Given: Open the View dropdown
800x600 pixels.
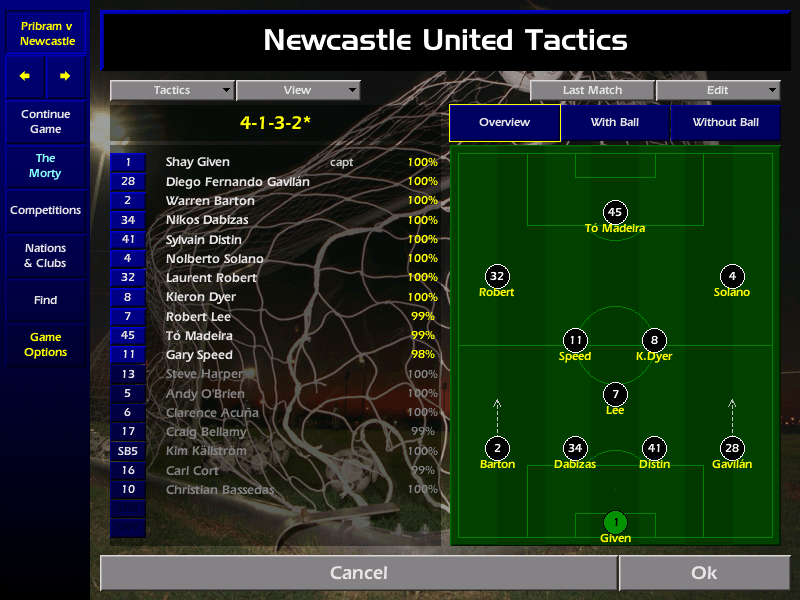Looking at the screenshot, I should click(297, 90).
